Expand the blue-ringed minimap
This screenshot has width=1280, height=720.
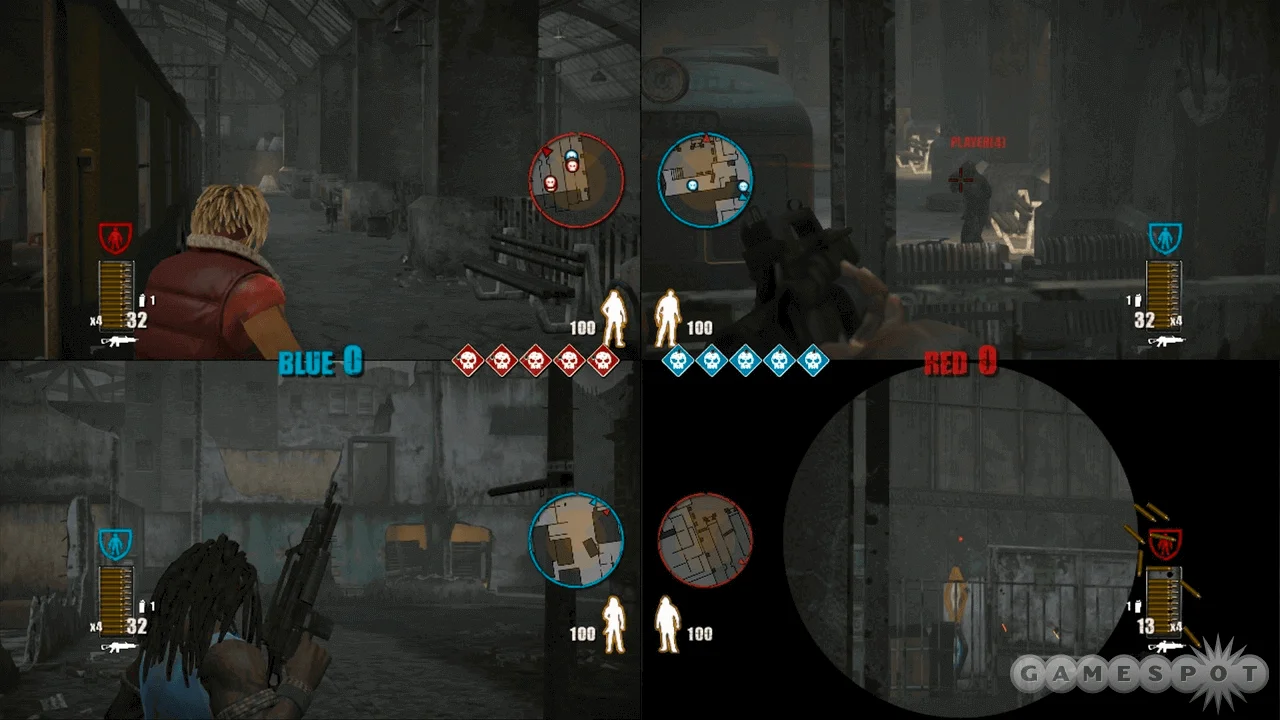click(705, 180)
